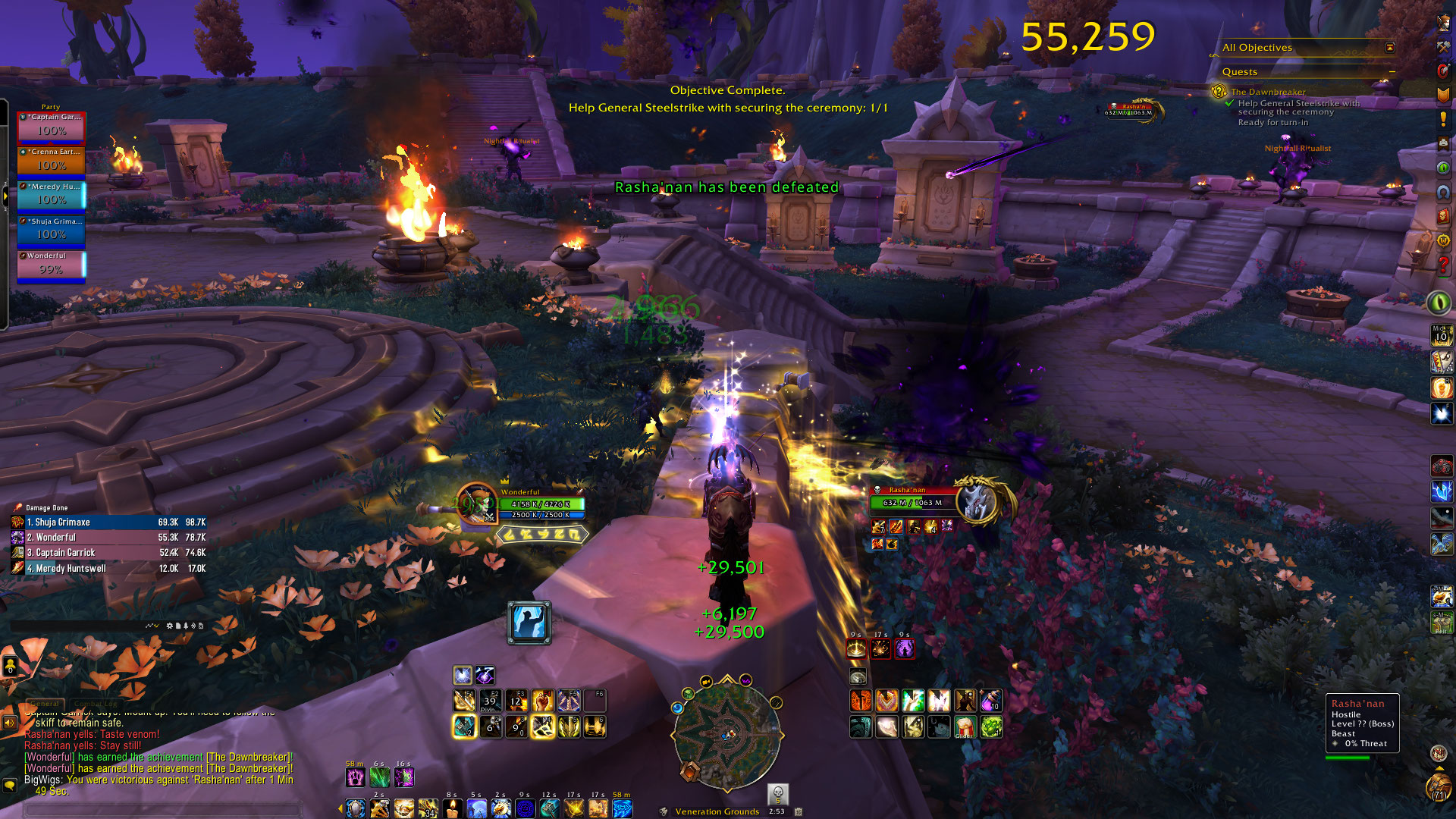Minimize the Quests section header
The image size is (1456, 819).
pyautogui.click(x=1392, y=71)
